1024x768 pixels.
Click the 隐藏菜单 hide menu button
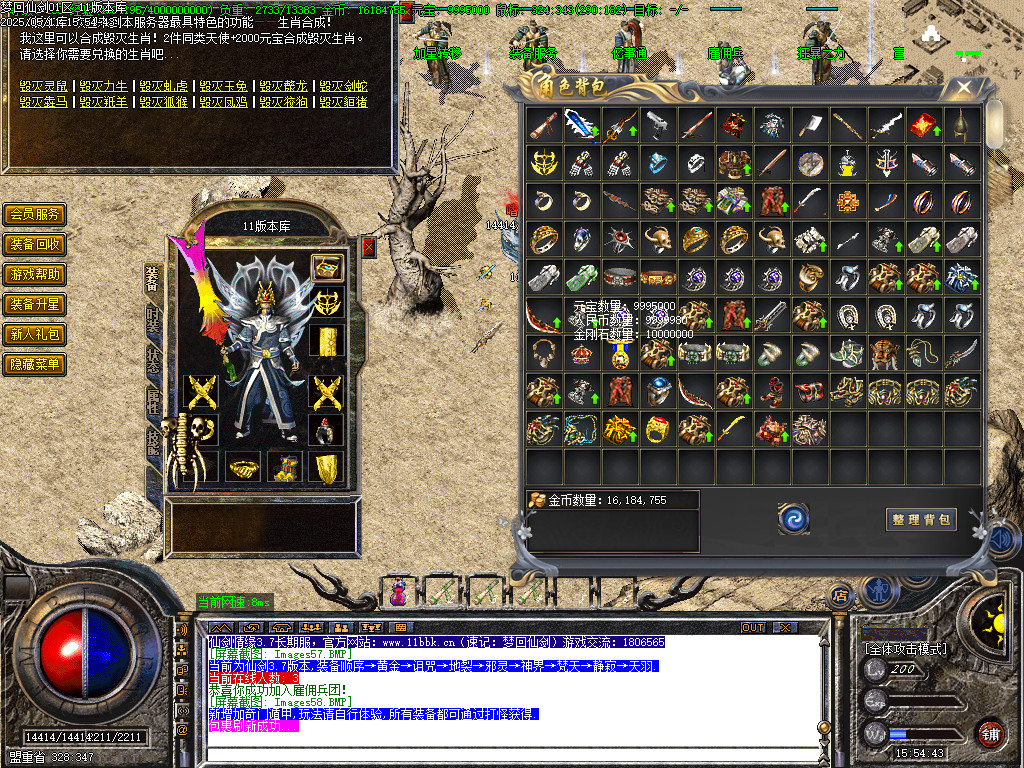35,364
